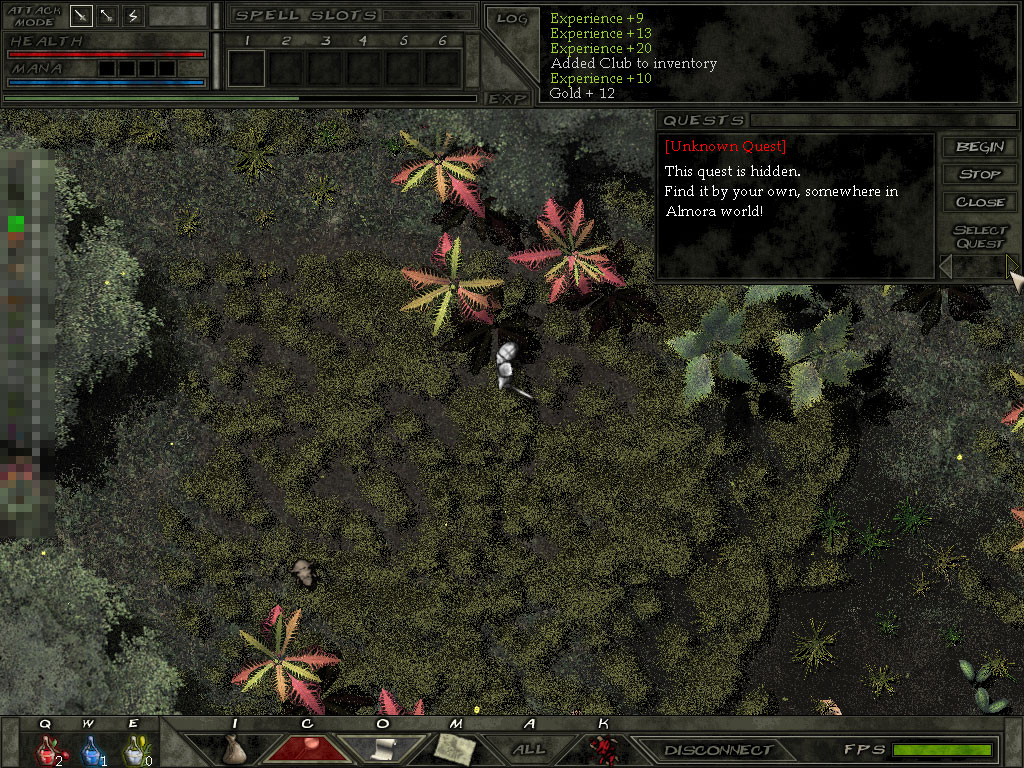Stop the current quest
Screen dimensions: 1024x768
980,174
